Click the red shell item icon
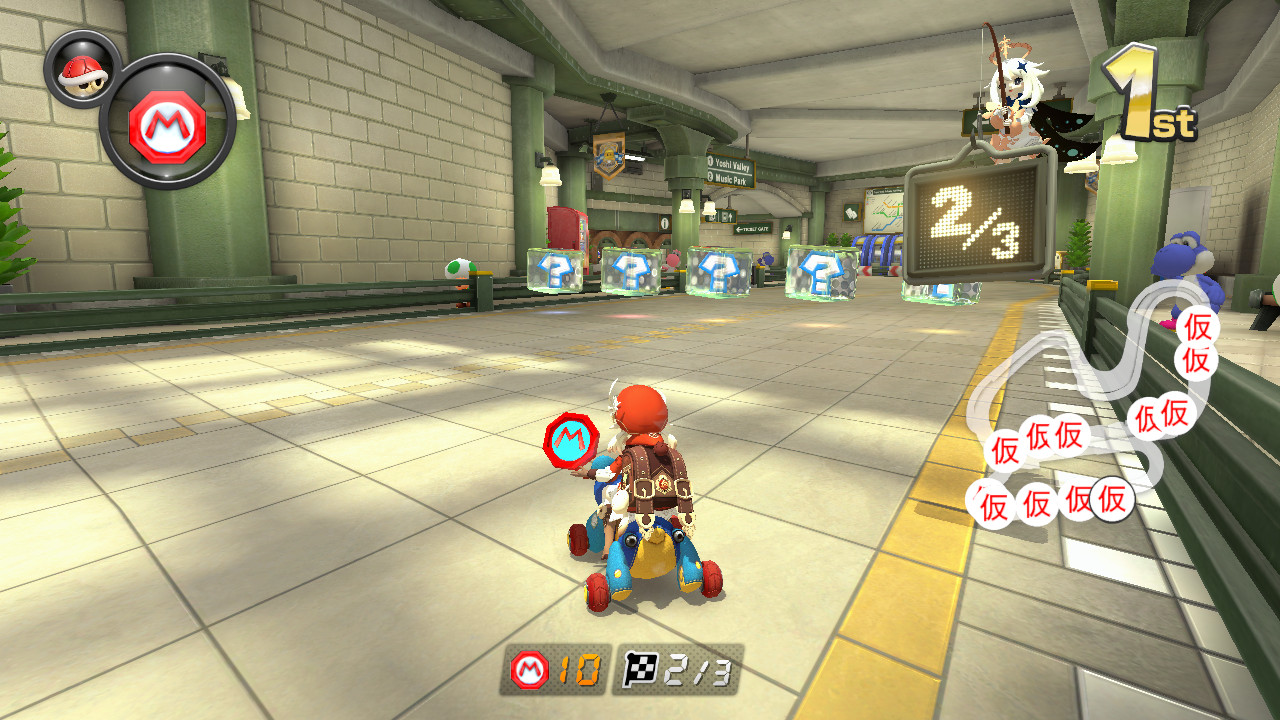Image resolution: width=1280 pixels, height=720 pixels. pyautogui.click(x=83, y=75)
